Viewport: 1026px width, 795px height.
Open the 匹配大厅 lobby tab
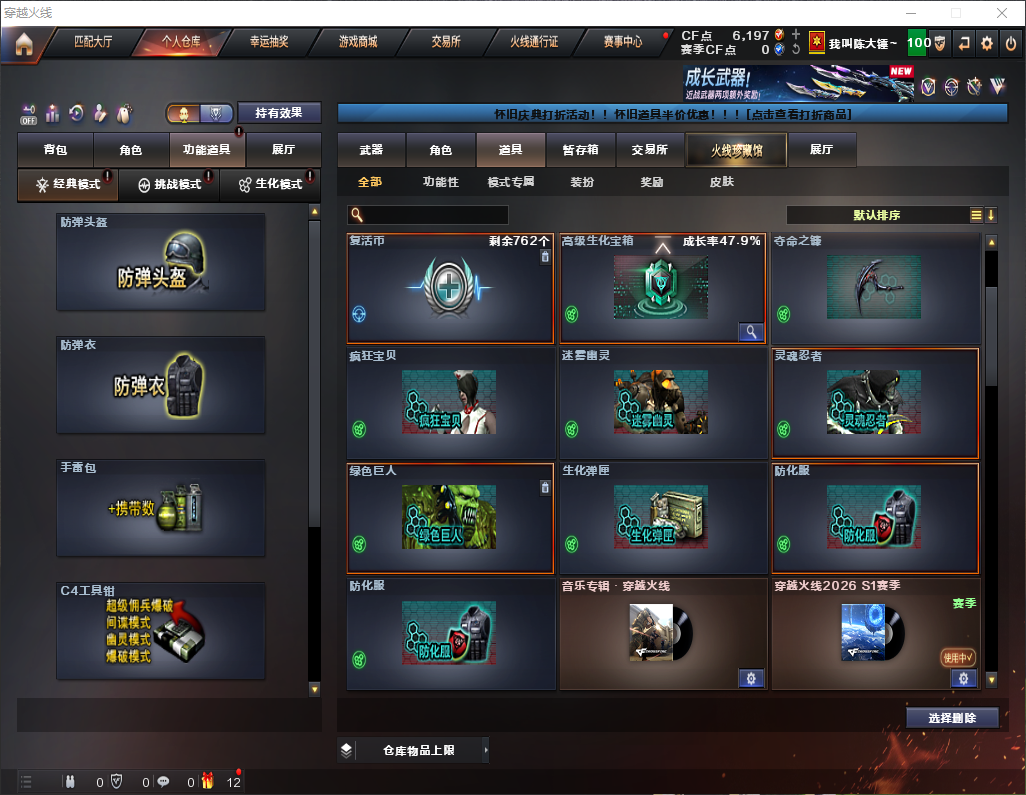tap(93, 42)
